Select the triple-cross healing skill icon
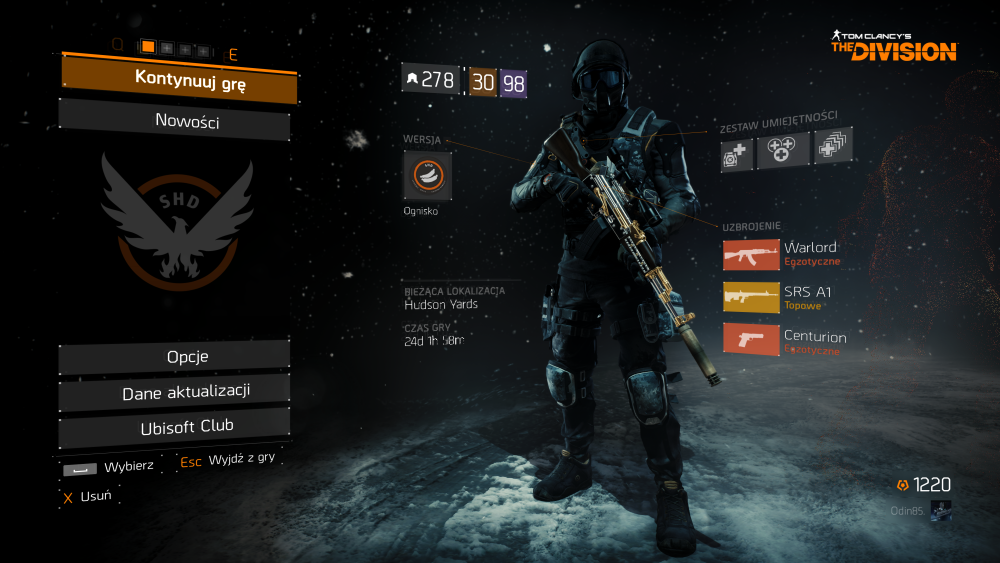This screenshot has width=1000, height=563. click(x=781, y=150)
